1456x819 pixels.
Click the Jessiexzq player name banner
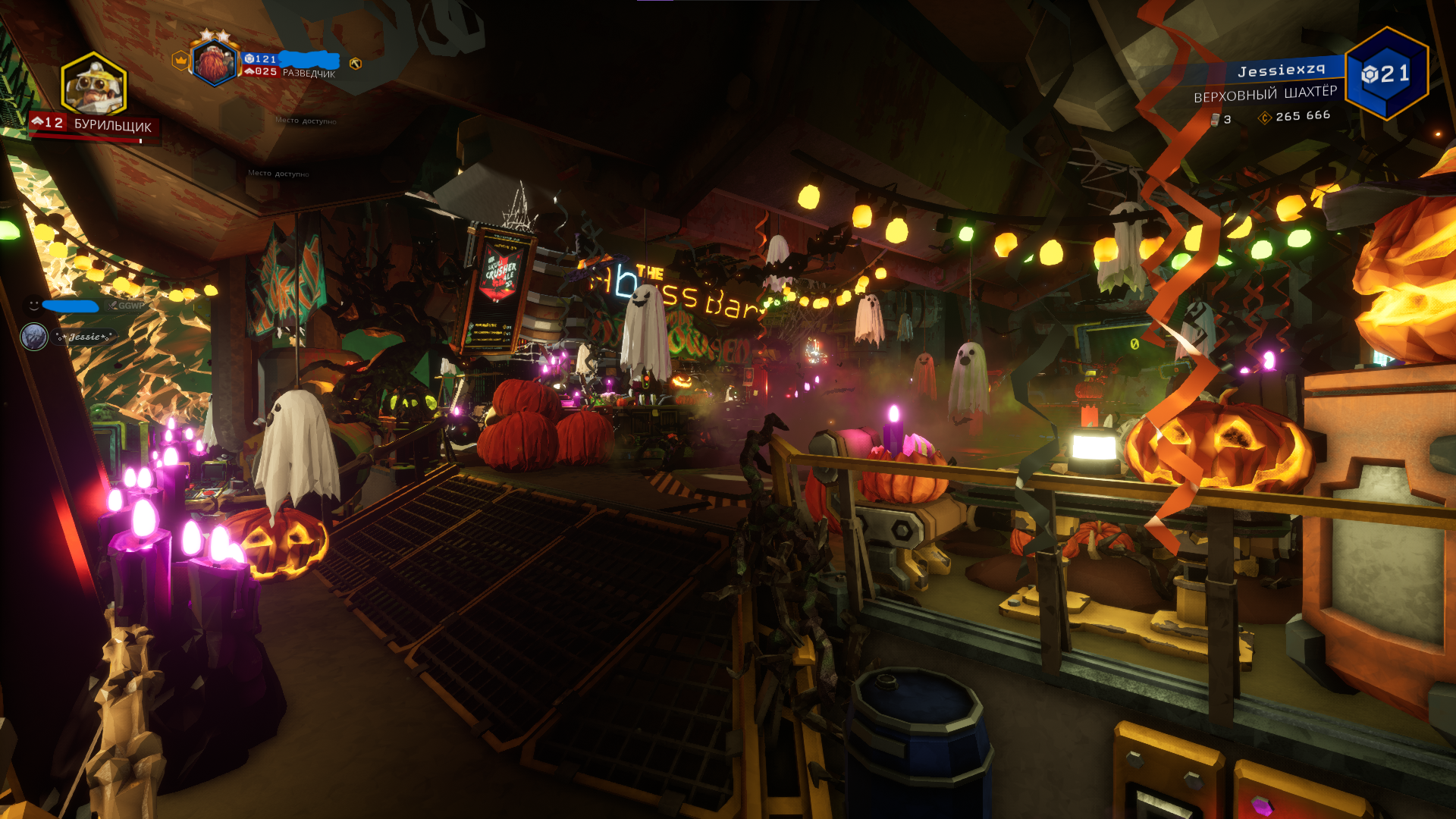click(1281, 71)
